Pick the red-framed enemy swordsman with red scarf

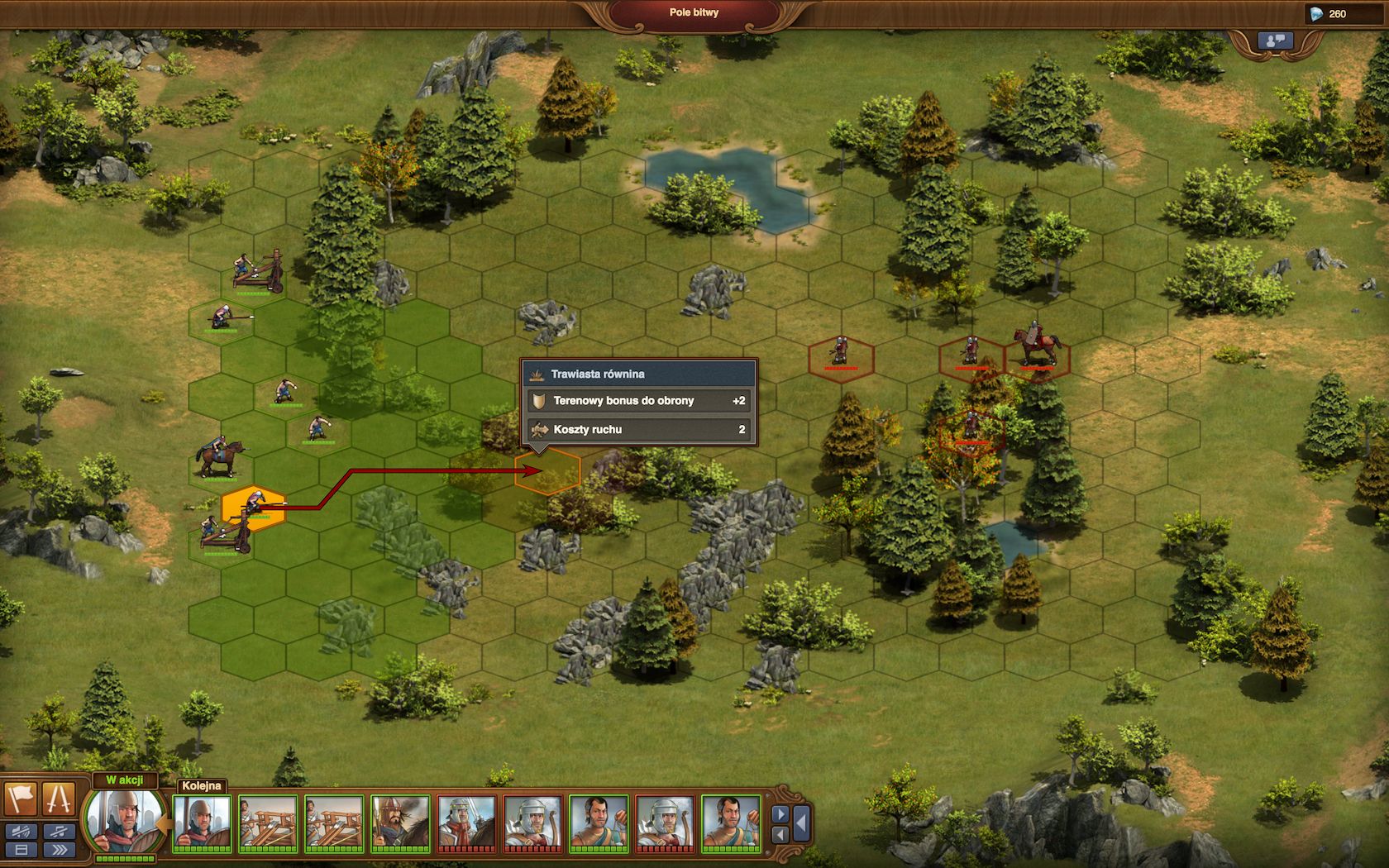pos(466,822)
